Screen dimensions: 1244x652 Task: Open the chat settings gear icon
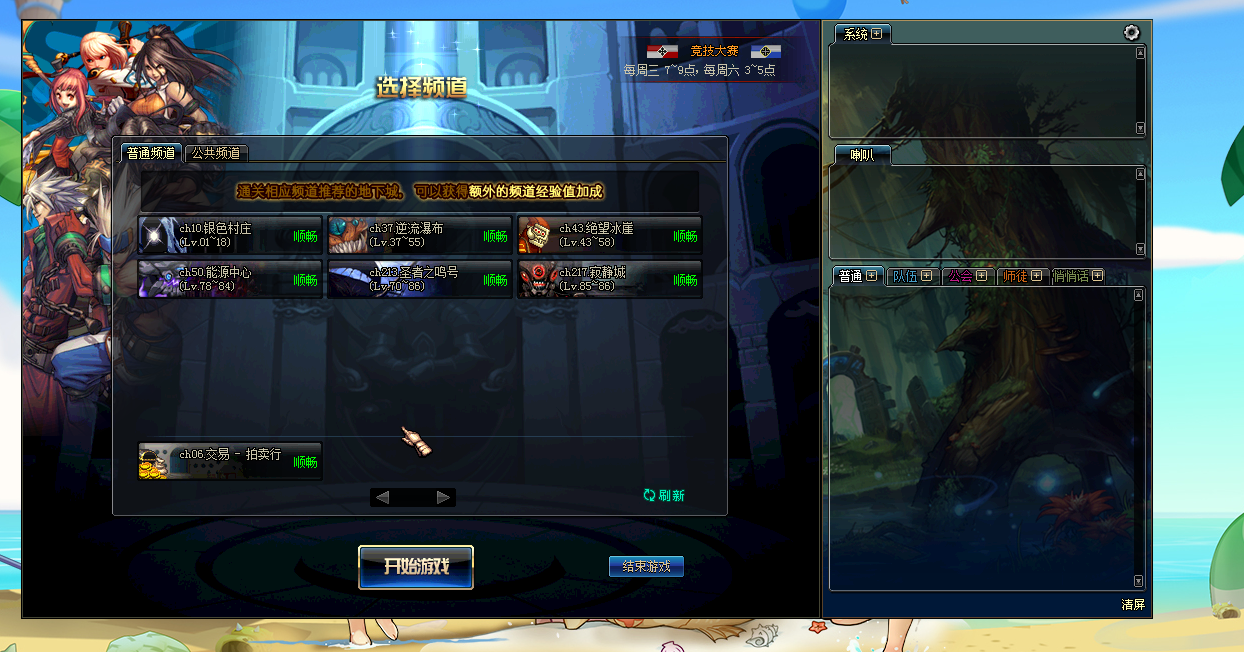[1131, 33]
